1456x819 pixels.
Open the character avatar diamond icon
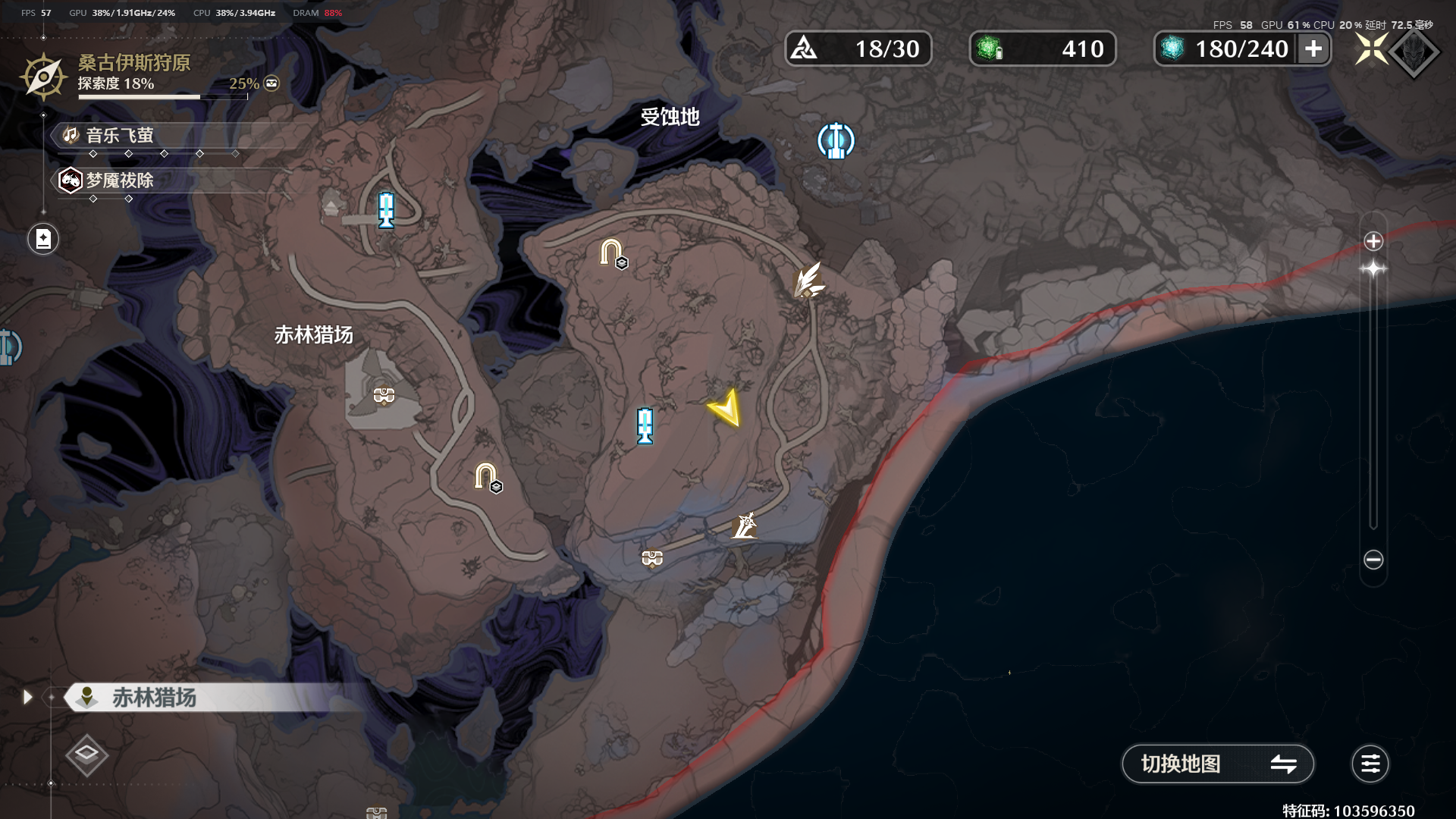[1414, 52]
